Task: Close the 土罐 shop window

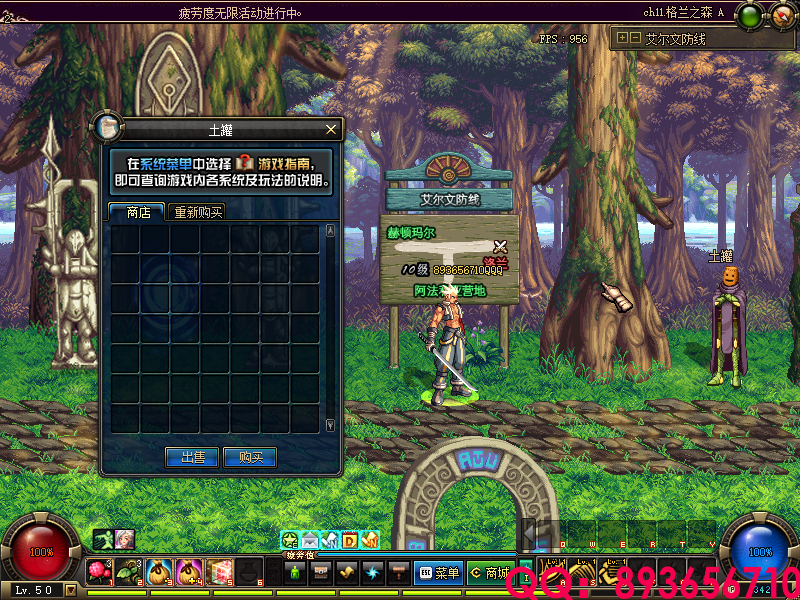Action: coord(331,130)
